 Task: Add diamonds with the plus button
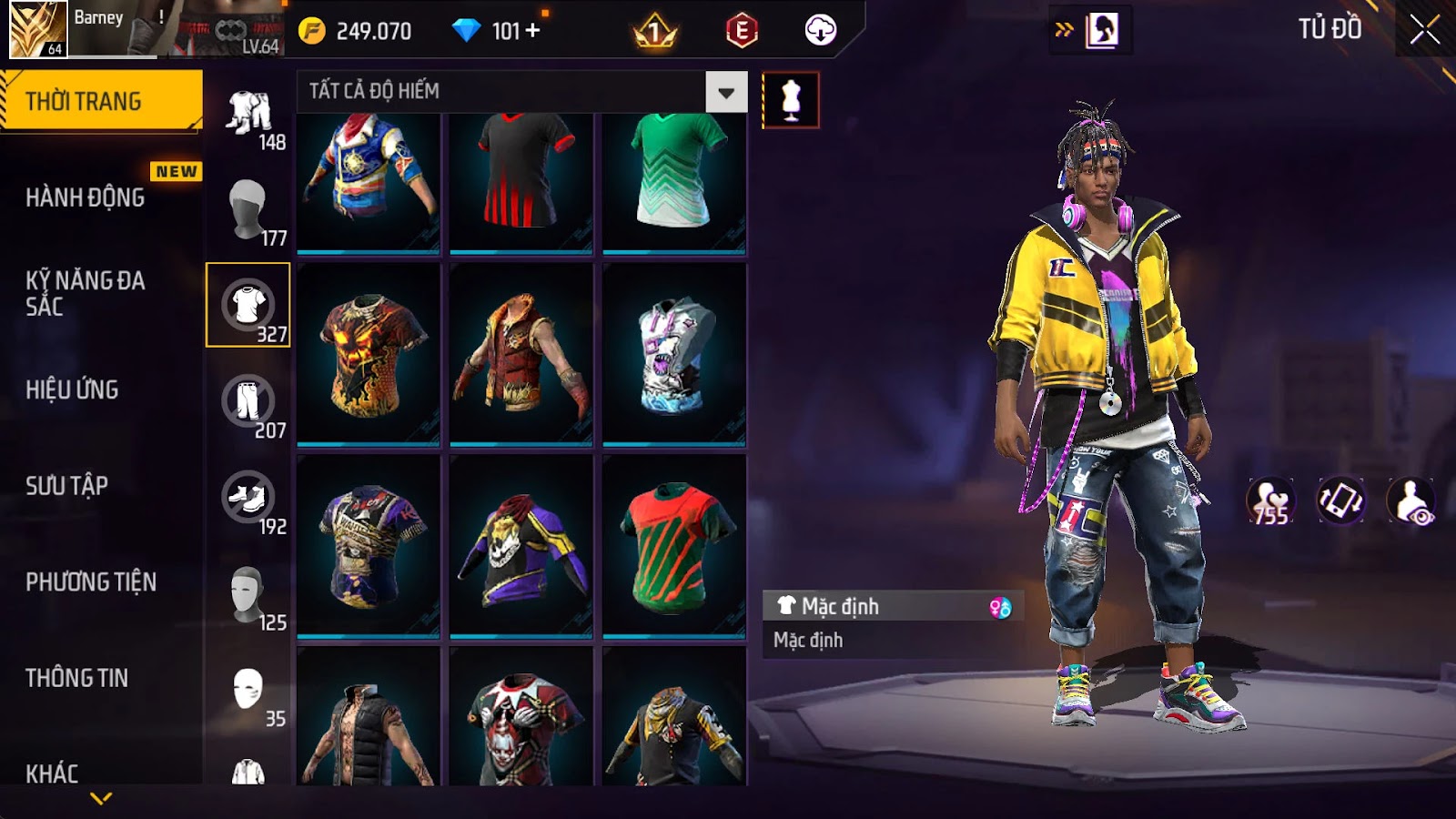pos(533,31)
